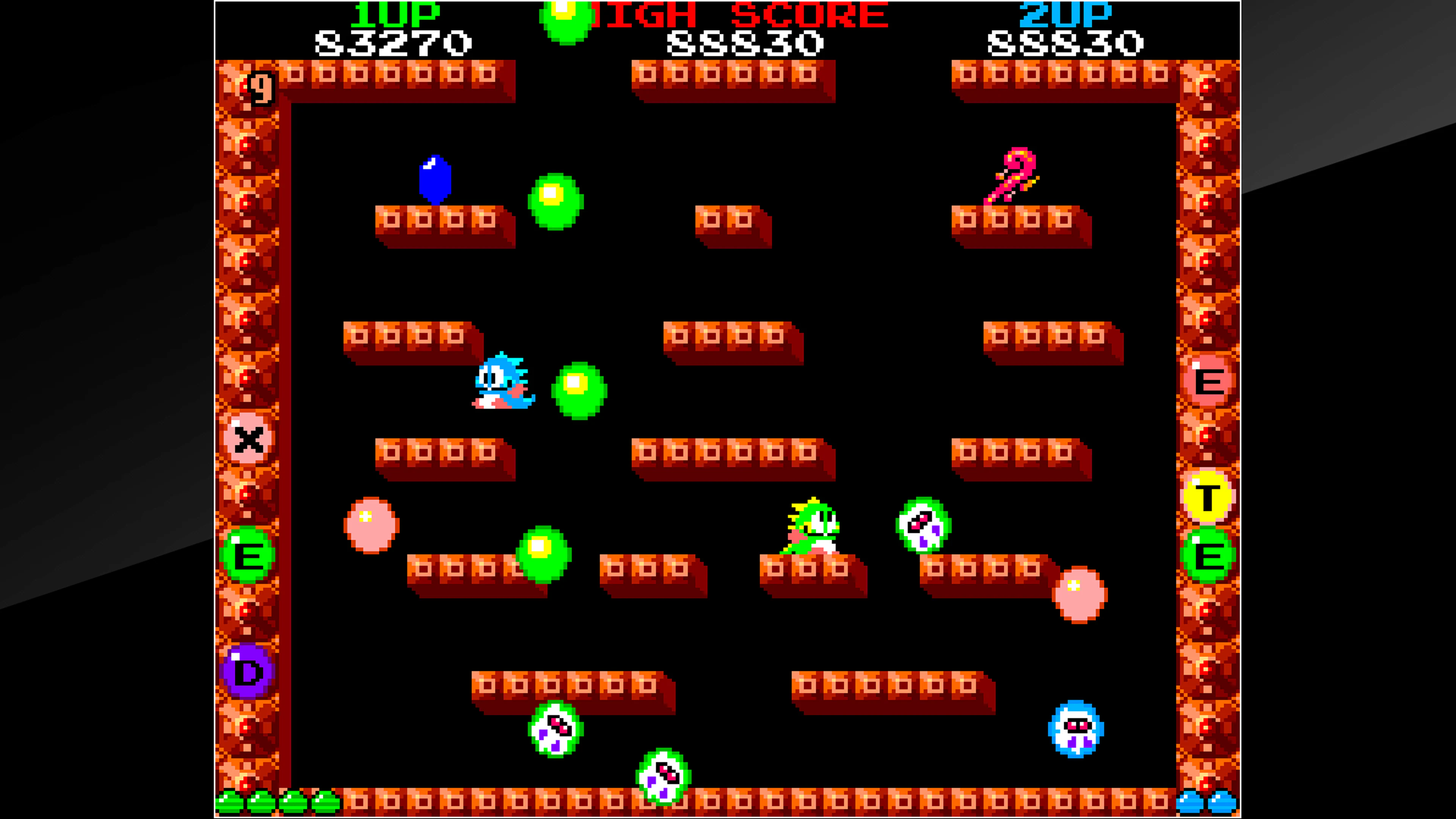Click the blue diamond gem pickup
1456x819 pixels.
point(435,180)
